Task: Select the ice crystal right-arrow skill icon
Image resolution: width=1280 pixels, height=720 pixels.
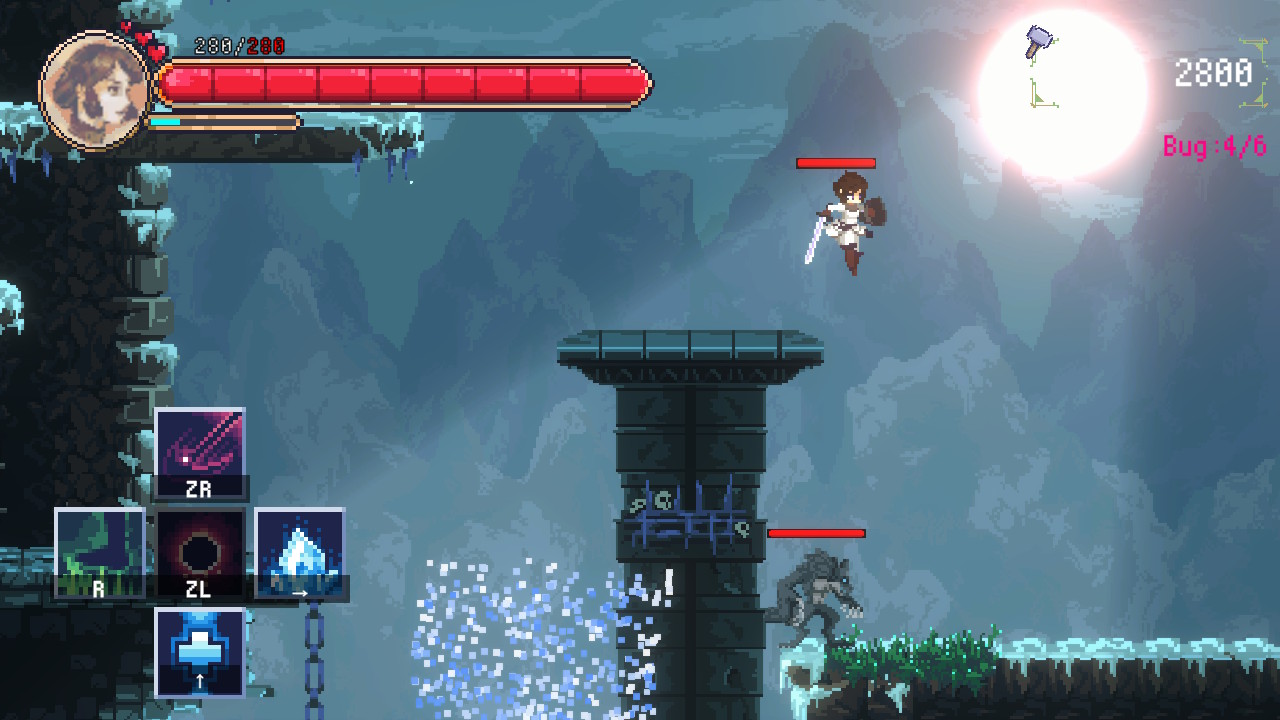Action: tap(299, 549)
